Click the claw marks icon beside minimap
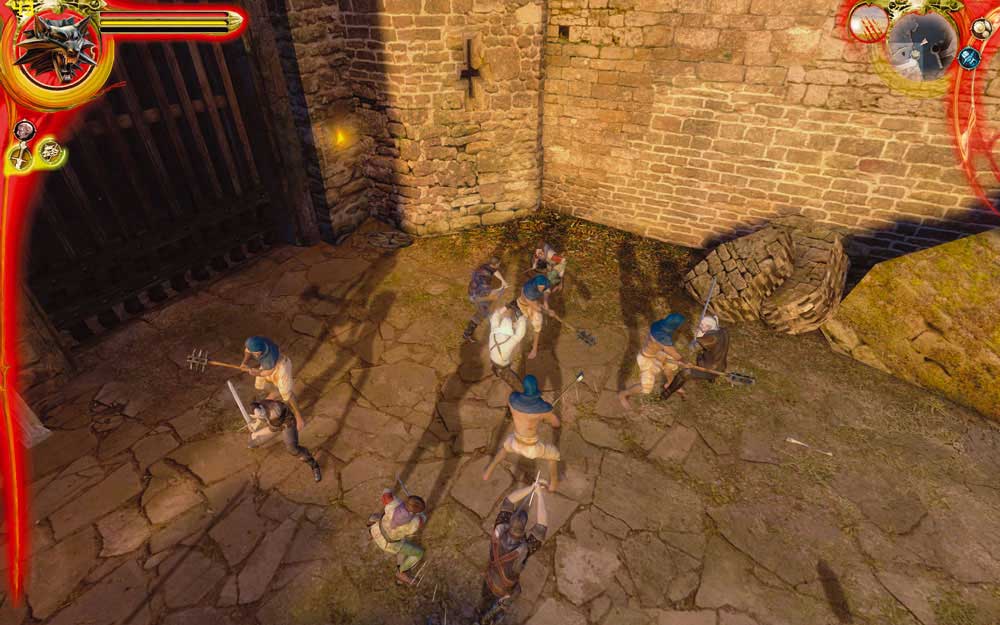This screenshot has height=625, width=1000. point(868,22)
